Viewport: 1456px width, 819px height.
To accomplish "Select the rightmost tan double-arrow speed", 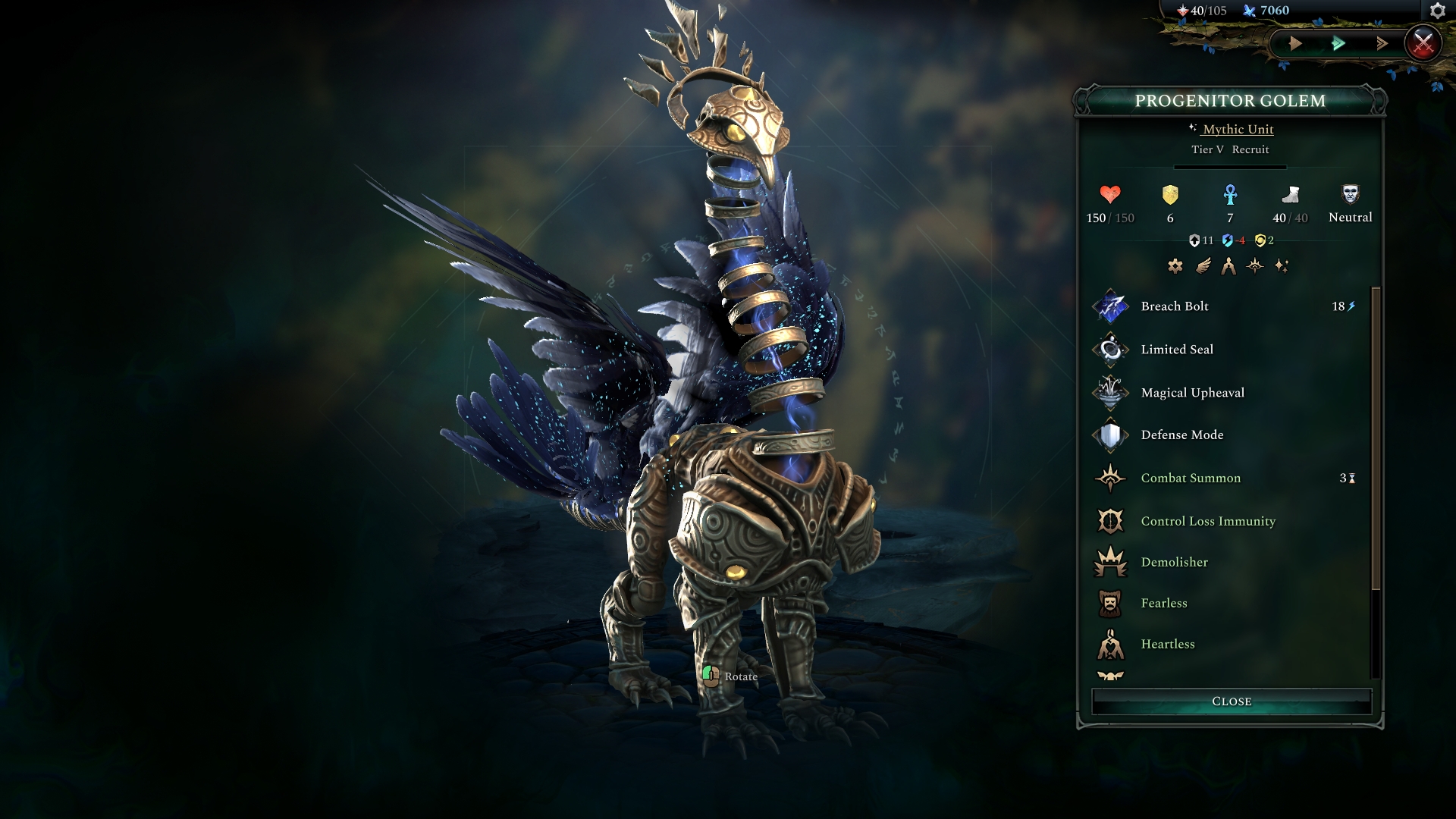I will (1382, 43).
